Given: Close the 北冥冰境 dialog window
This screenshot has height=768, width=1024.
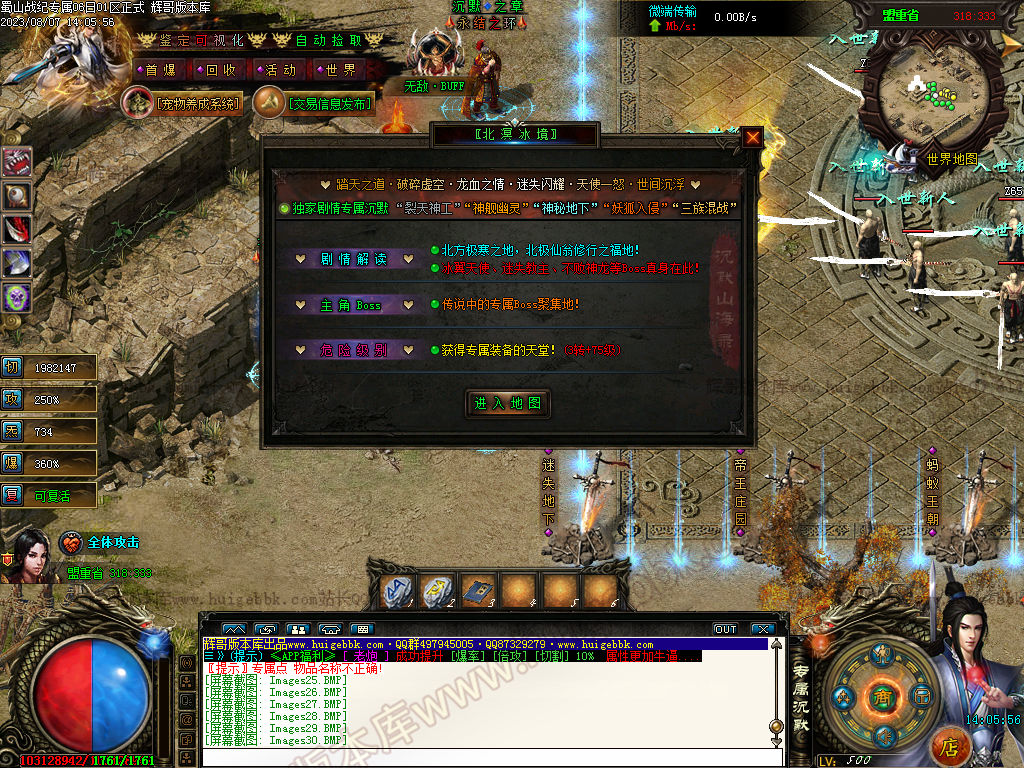Looking at the screenshot, I should (x=752, y=137).
